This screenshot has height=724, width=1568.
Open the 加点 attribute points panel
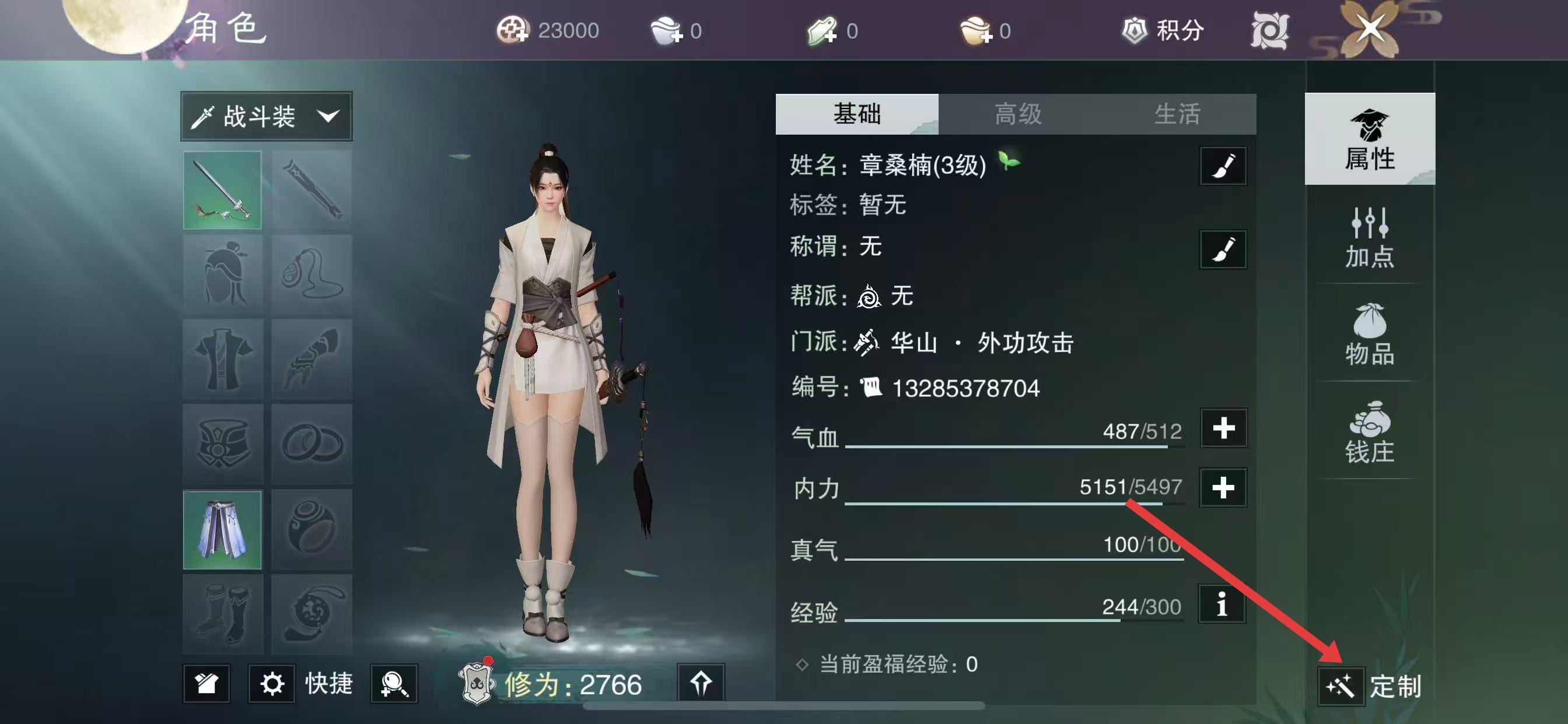1370,238
